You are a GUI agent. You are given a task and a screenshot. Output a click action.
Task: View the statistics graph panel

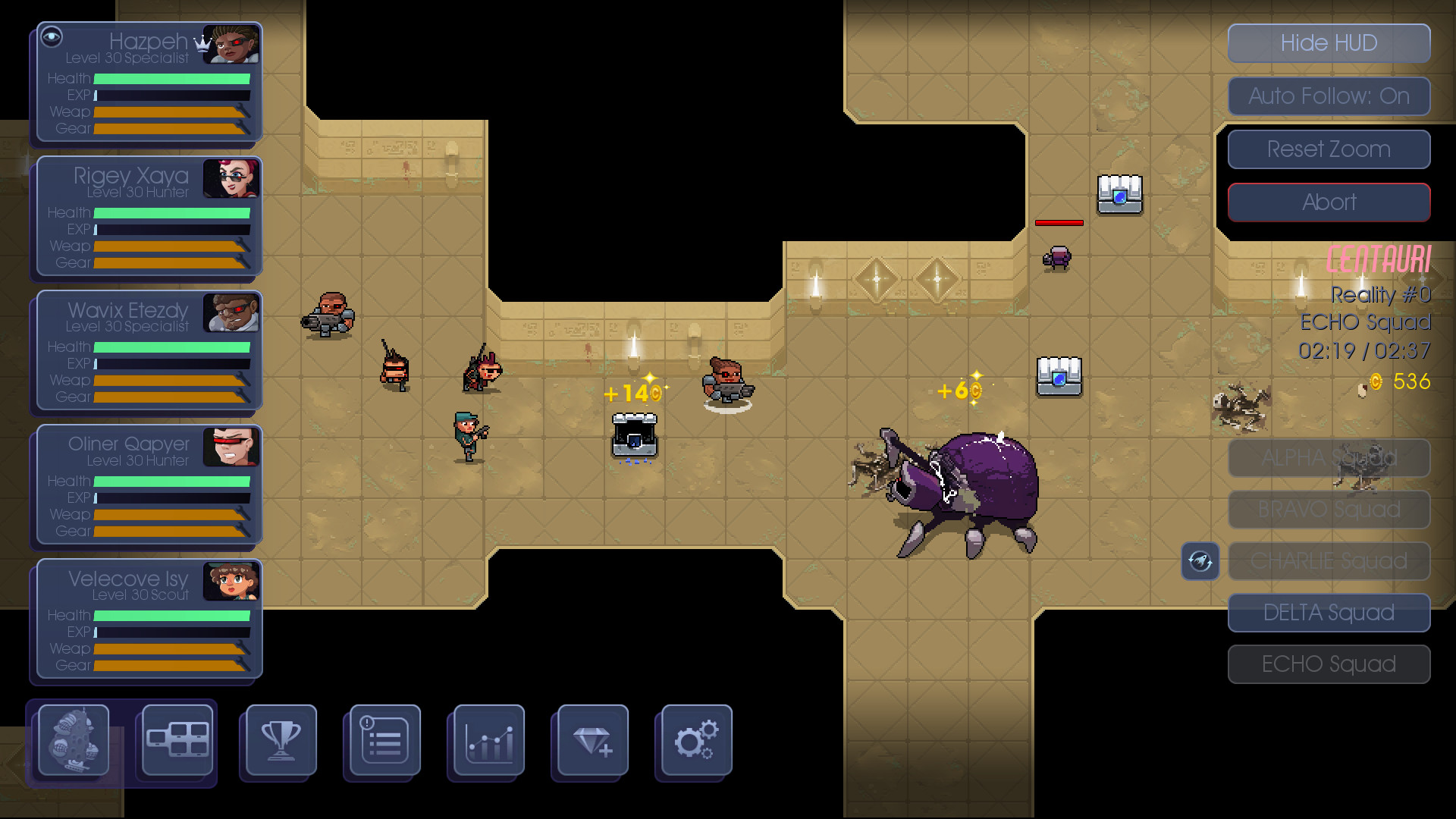click(x=486, y=741)
